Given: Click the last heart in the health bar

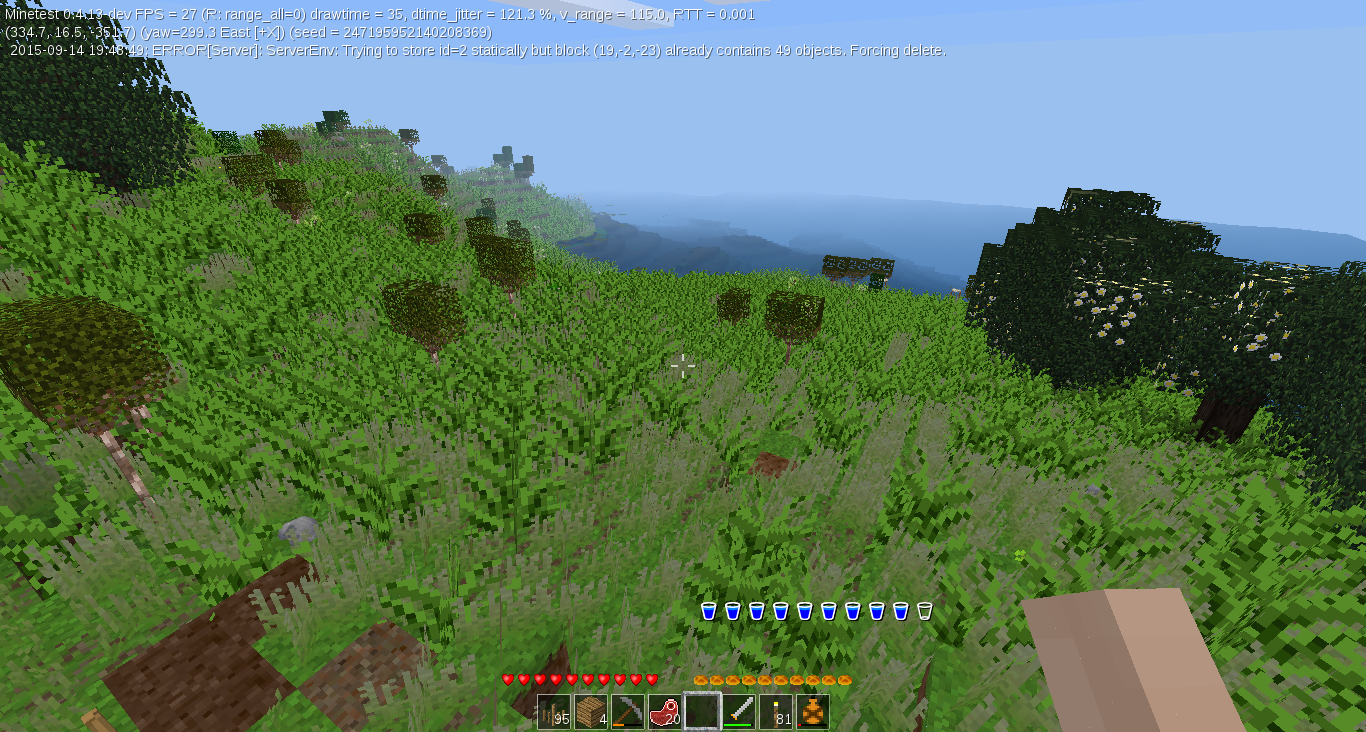Looking at the screenshot, I should click(650, 679).
